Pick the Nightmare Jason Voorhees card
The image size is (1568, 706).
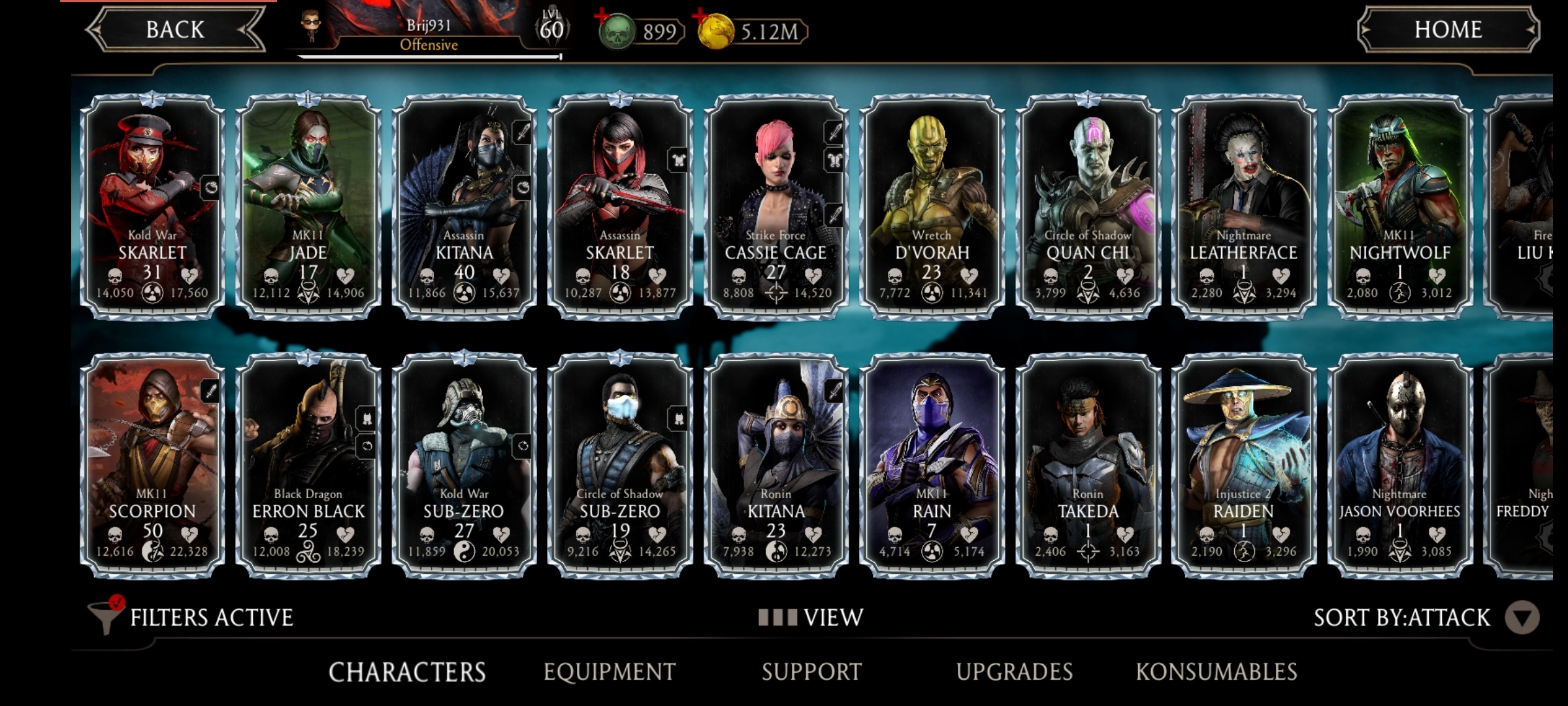(1399, 465)
